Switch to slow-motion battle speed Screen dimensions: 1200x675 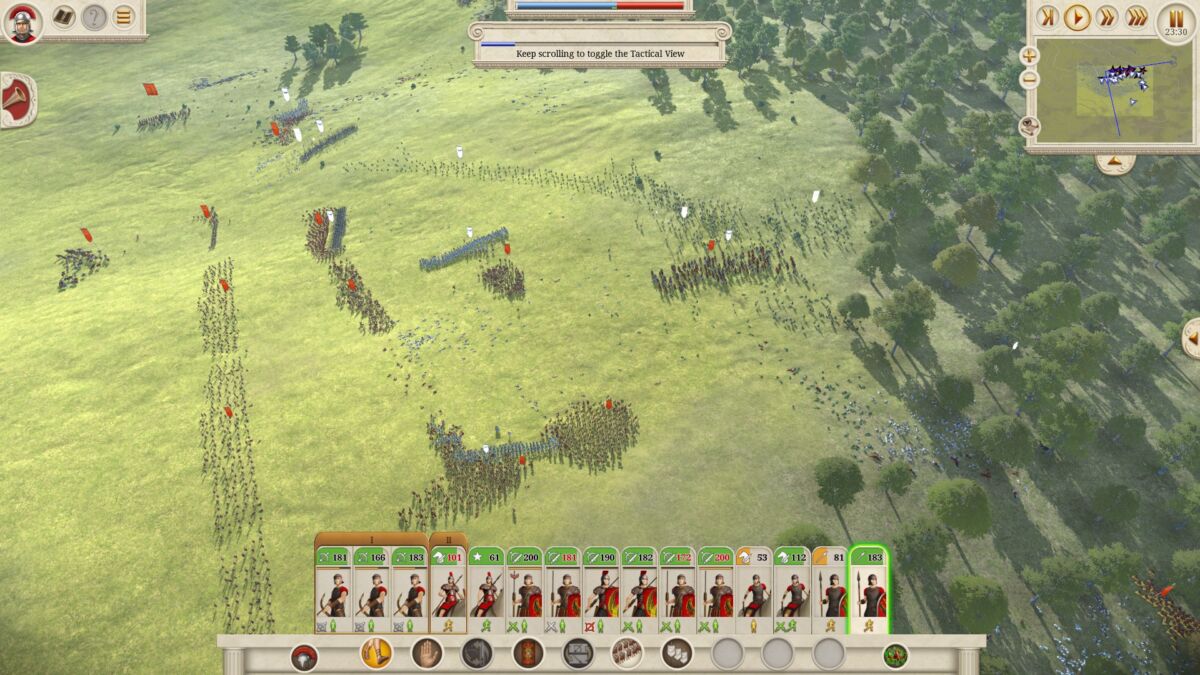pyautogui.click(x=1047, y=17)
